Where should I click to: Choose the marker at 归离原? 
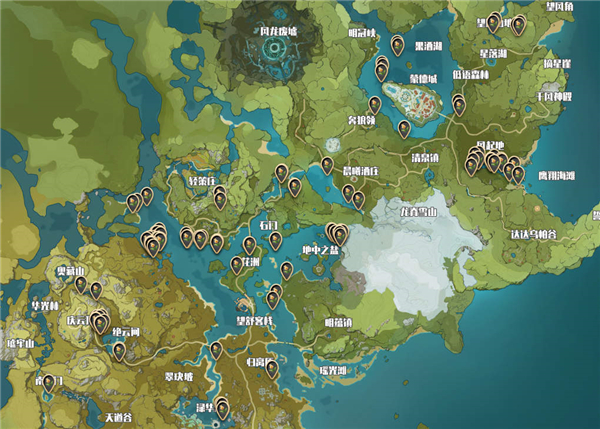(272, 369)
